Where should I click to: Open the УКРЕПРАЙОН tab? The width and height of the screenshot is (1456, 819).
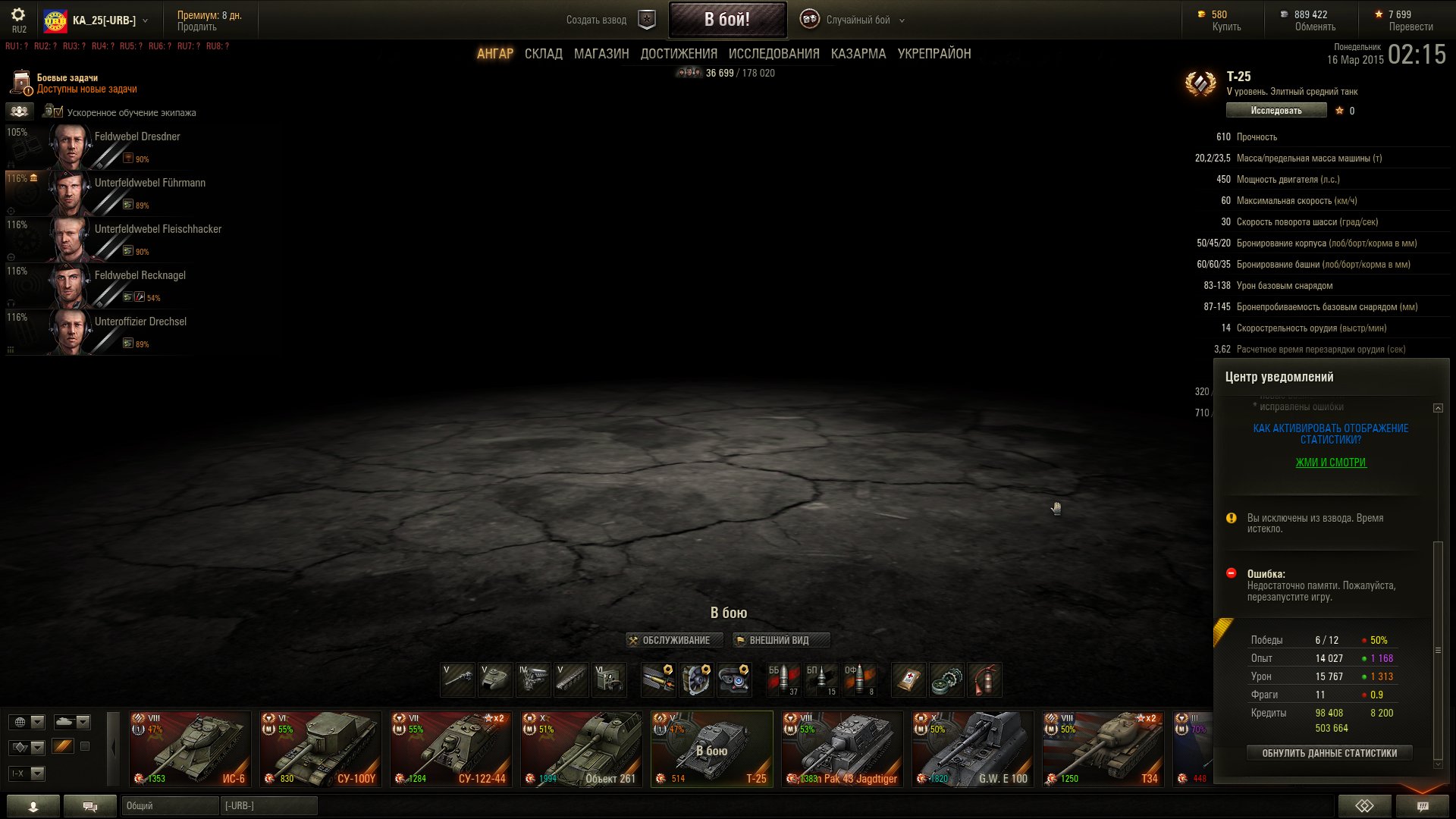click(x=934, y=54)
